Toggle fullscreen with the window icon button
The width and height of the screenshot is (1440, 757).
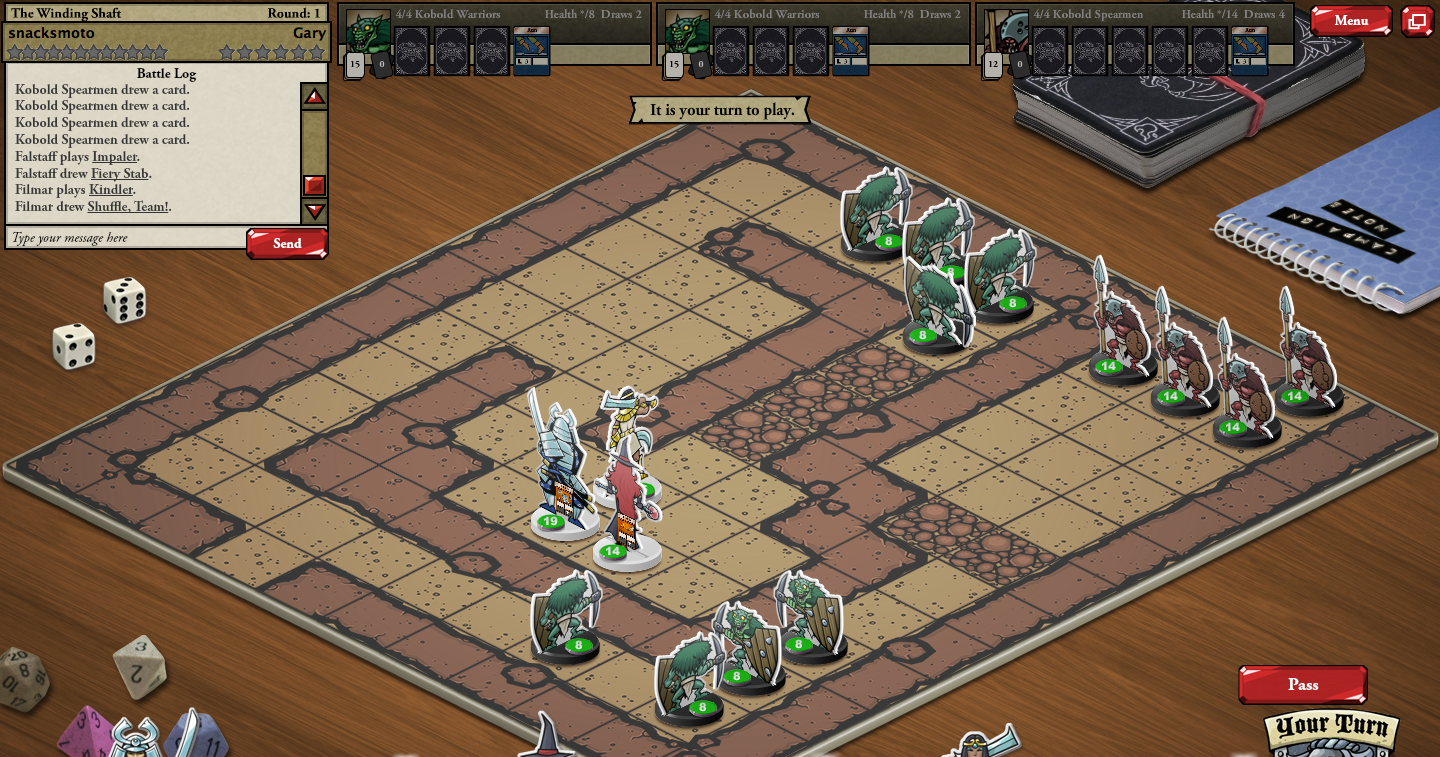click(1416, 21)
